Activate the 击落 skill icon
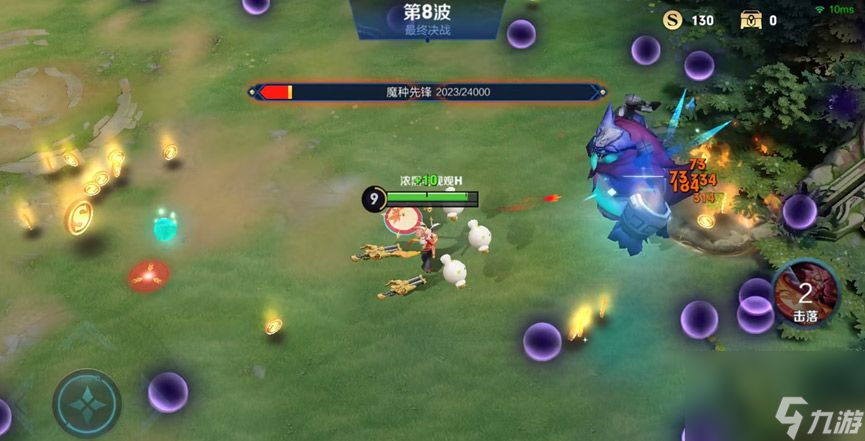The height and width of the screenshot is (441, 865). 805,293
